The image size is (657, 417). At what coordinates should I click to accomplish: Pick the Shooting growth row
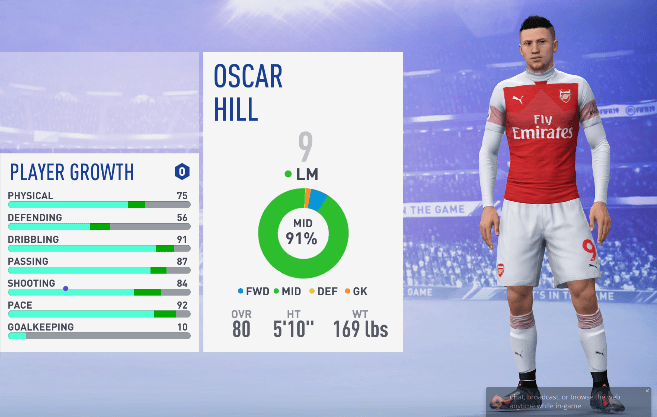click(98, 288)
